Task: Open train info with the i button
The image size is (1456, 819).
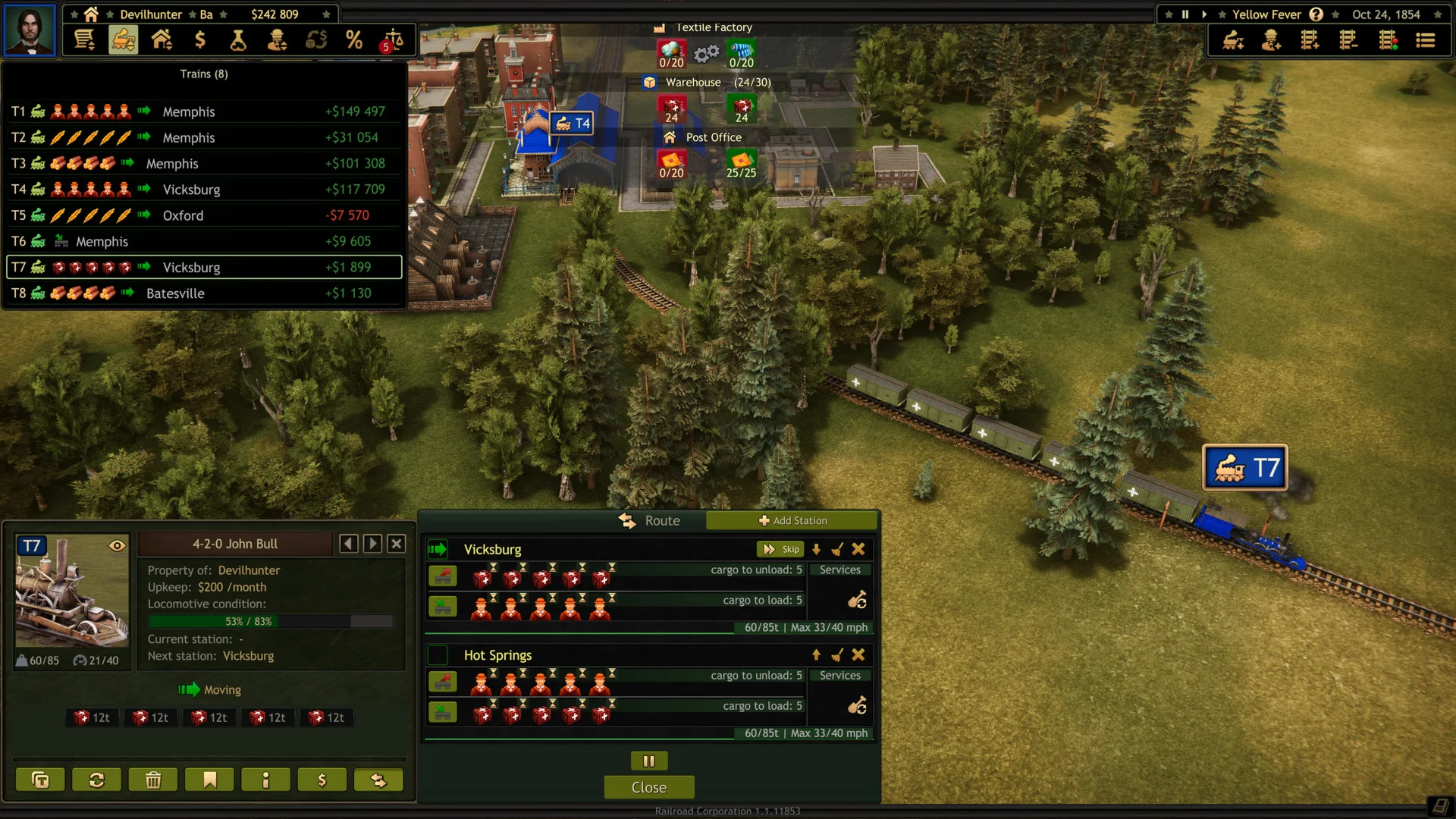Action: point(265,780)
